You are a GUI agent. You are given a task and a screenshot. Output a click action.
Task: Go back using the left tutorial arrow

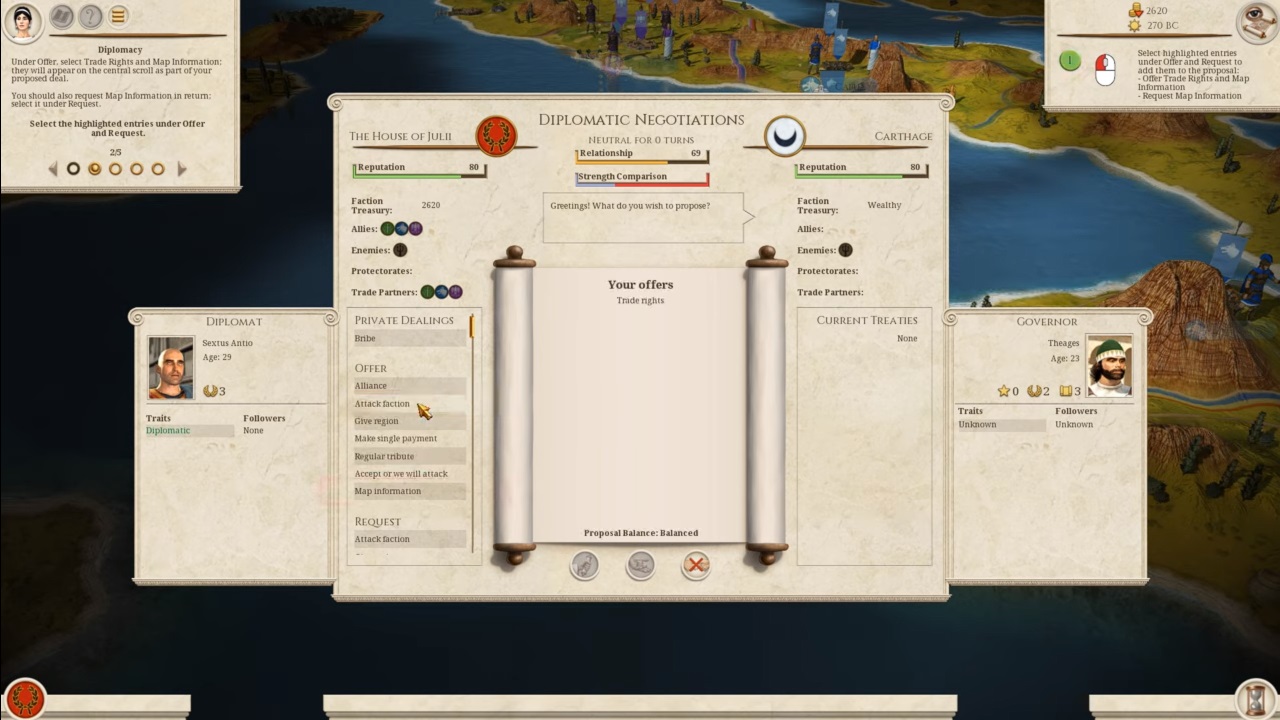click(52, 169)
